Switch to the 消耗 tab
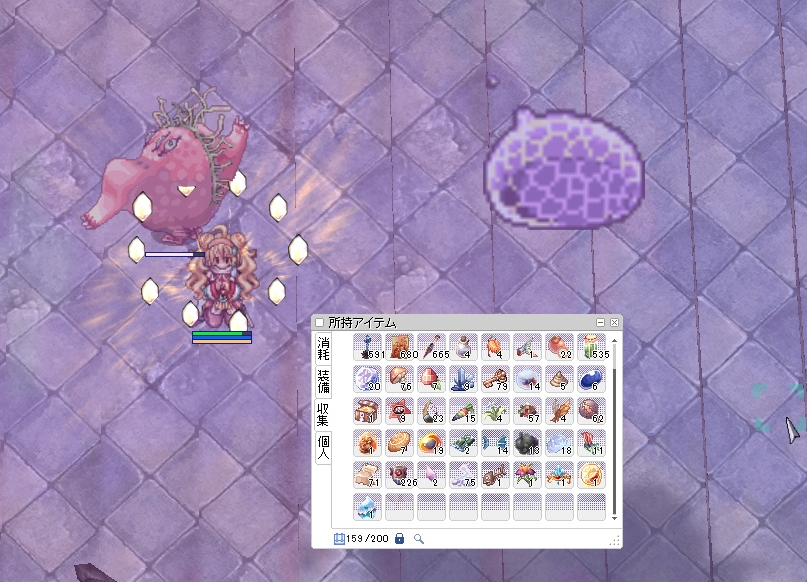This screenshot has height=582, width=807. coord(323,349)
